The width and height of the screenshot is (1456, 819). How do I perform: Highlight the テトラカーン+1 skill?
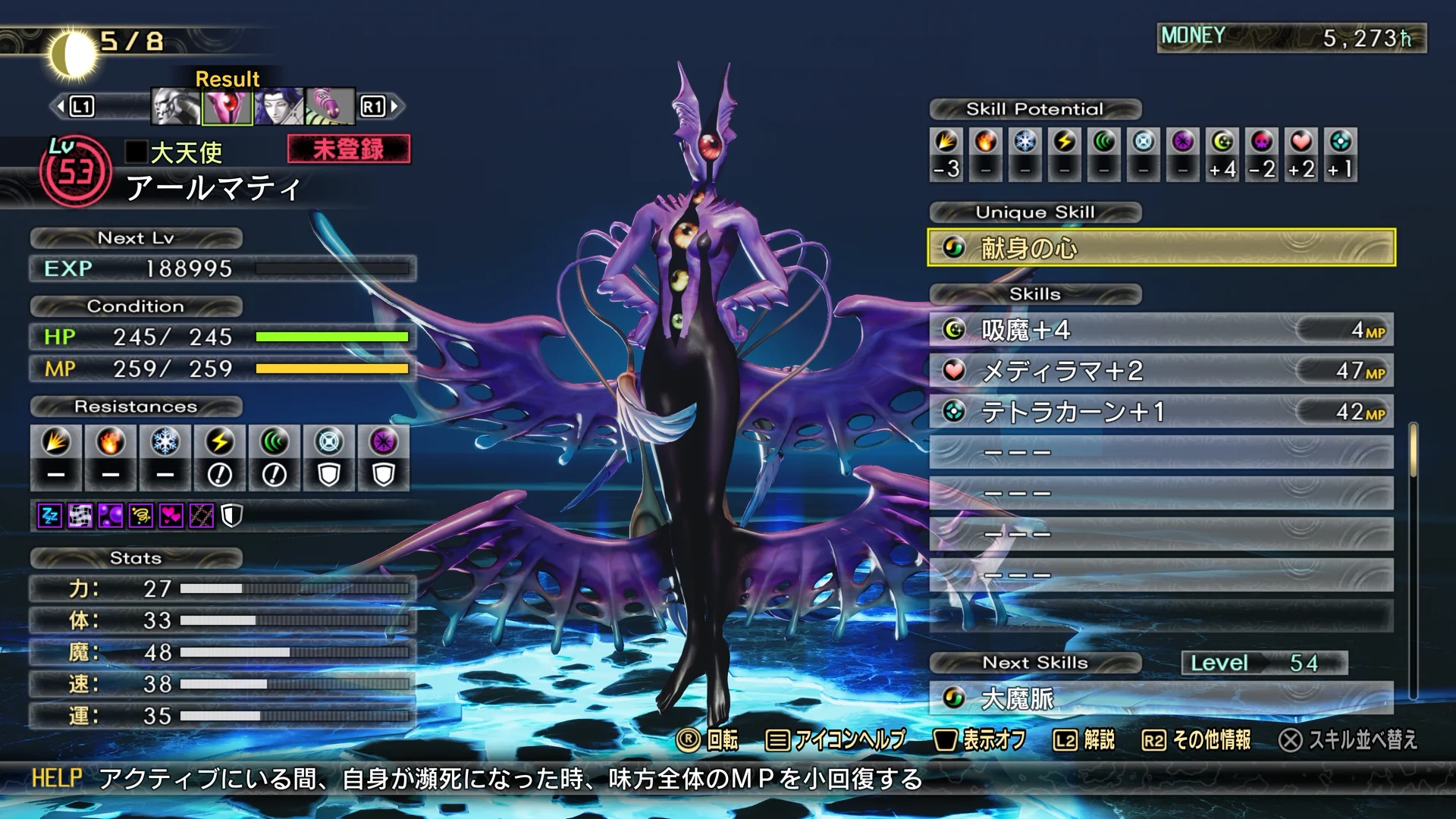pyautogui.click(x=1161, y=412)
